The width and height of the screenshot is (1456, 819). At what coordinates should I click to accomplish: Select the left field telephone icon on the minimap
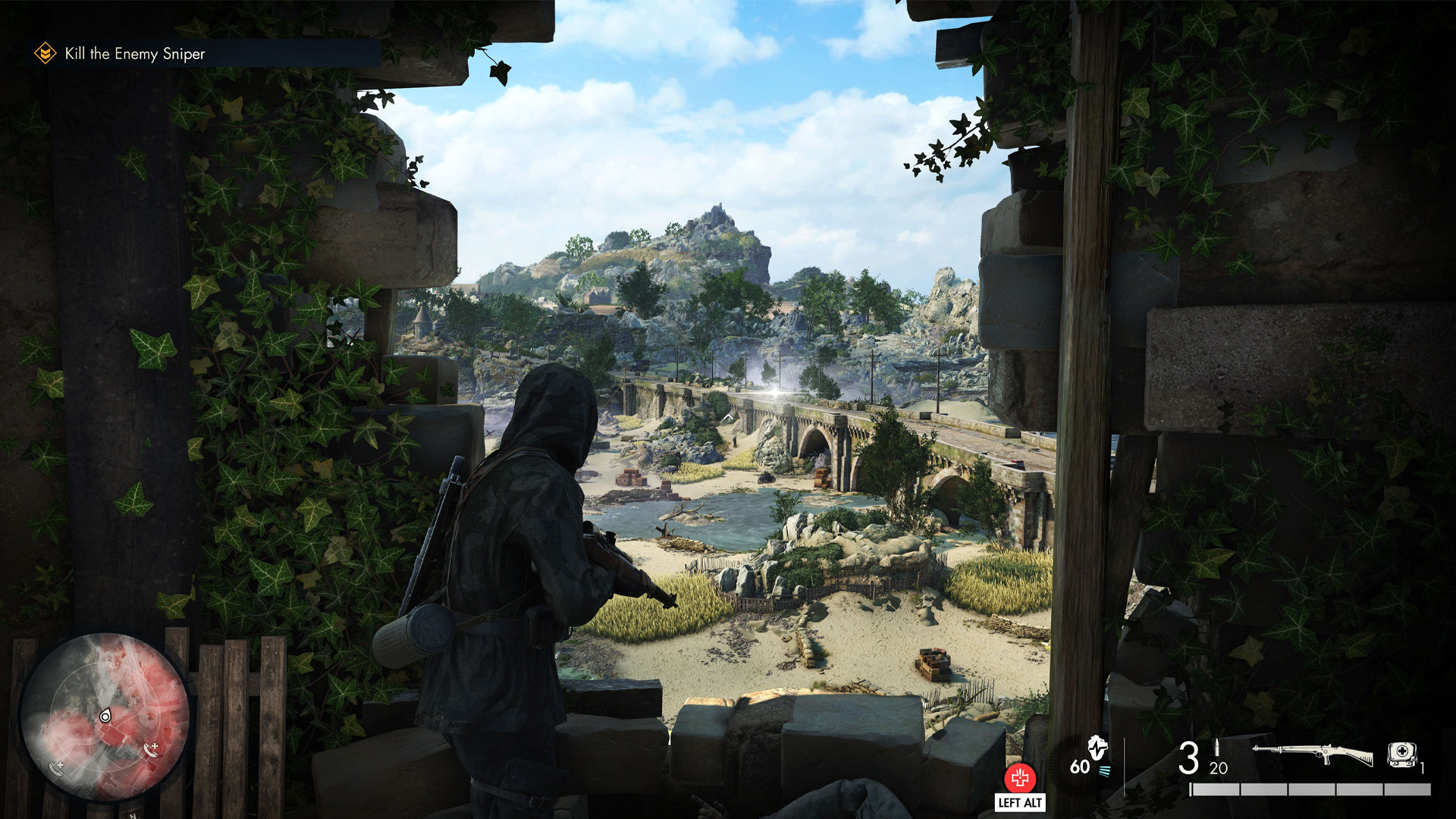(x=56, y=769)
